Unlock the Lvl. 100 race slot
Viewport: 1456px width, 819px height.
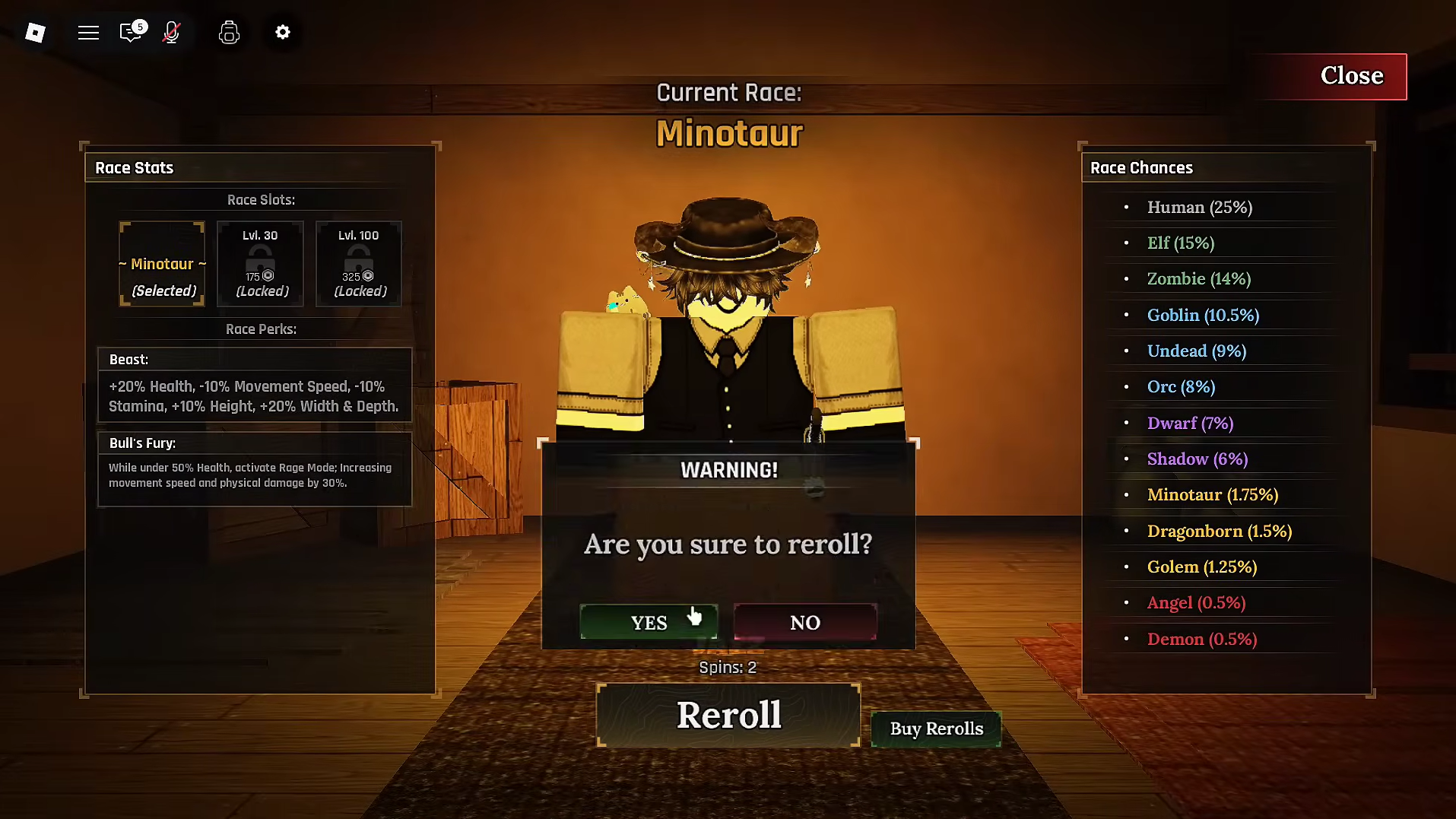[x=359, y=264]
